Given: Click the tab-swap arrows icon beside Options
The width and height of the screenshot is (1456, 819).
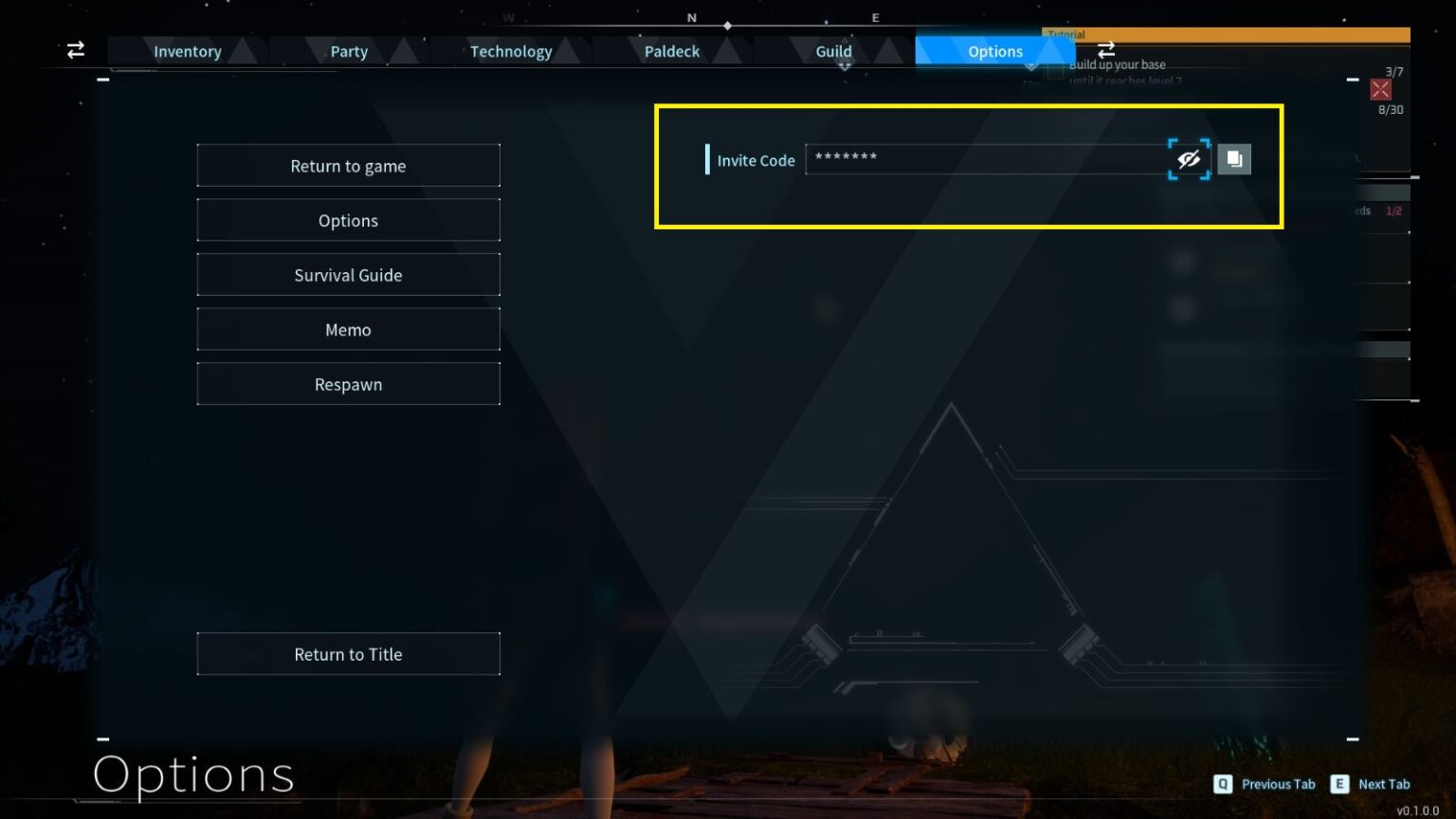Looking at the screenshot, I should tap(1105, 50).
